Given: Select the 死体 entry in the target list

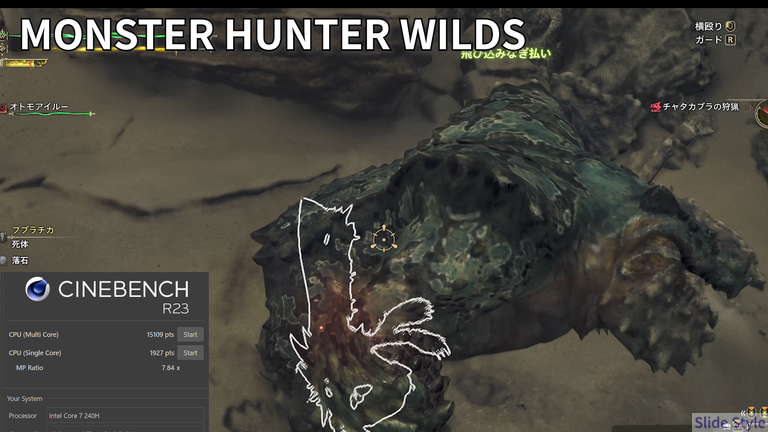Looking at the screenshot, I should tap(21, 244).
